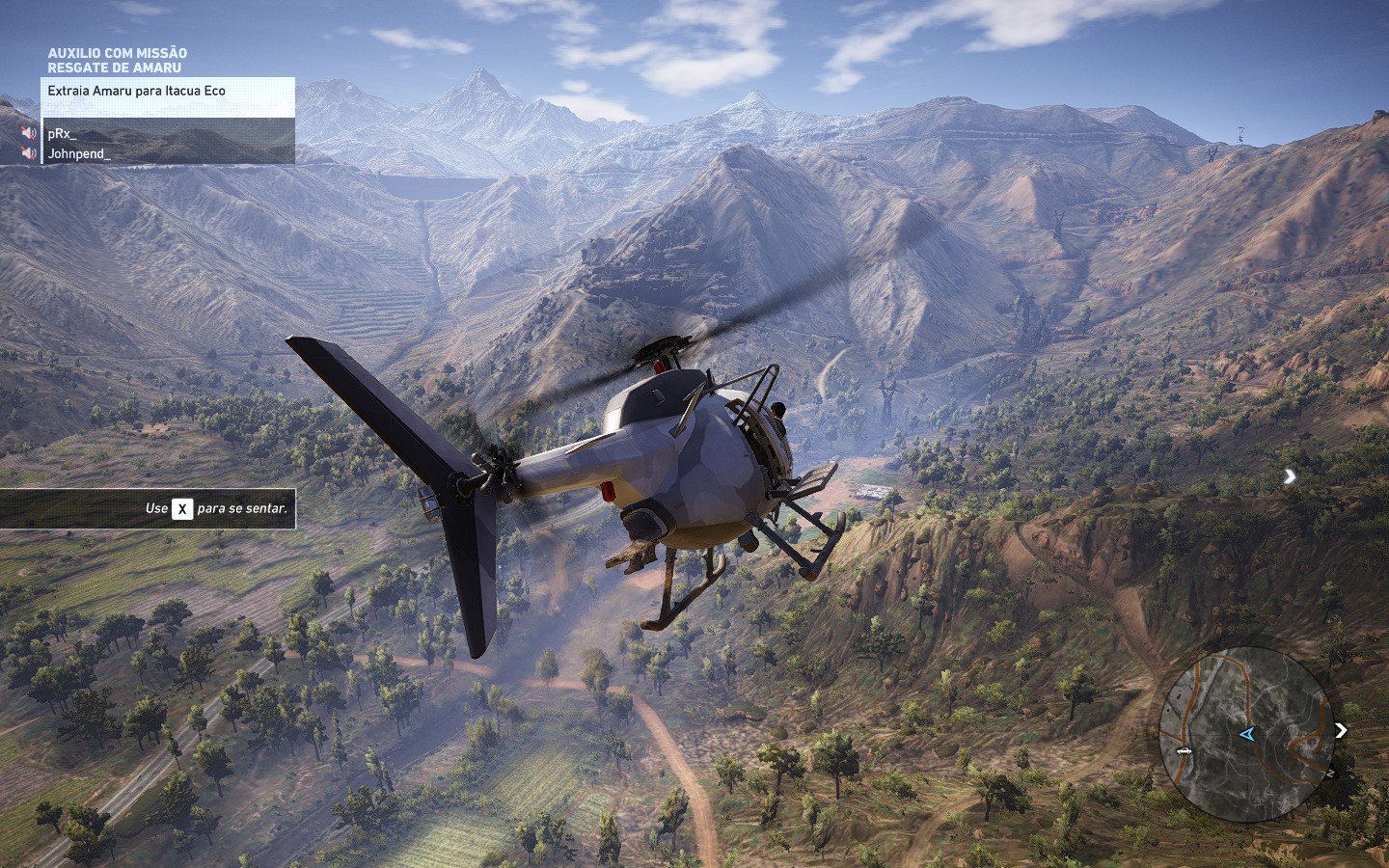Open the circular minimap

pos(1245,734)
